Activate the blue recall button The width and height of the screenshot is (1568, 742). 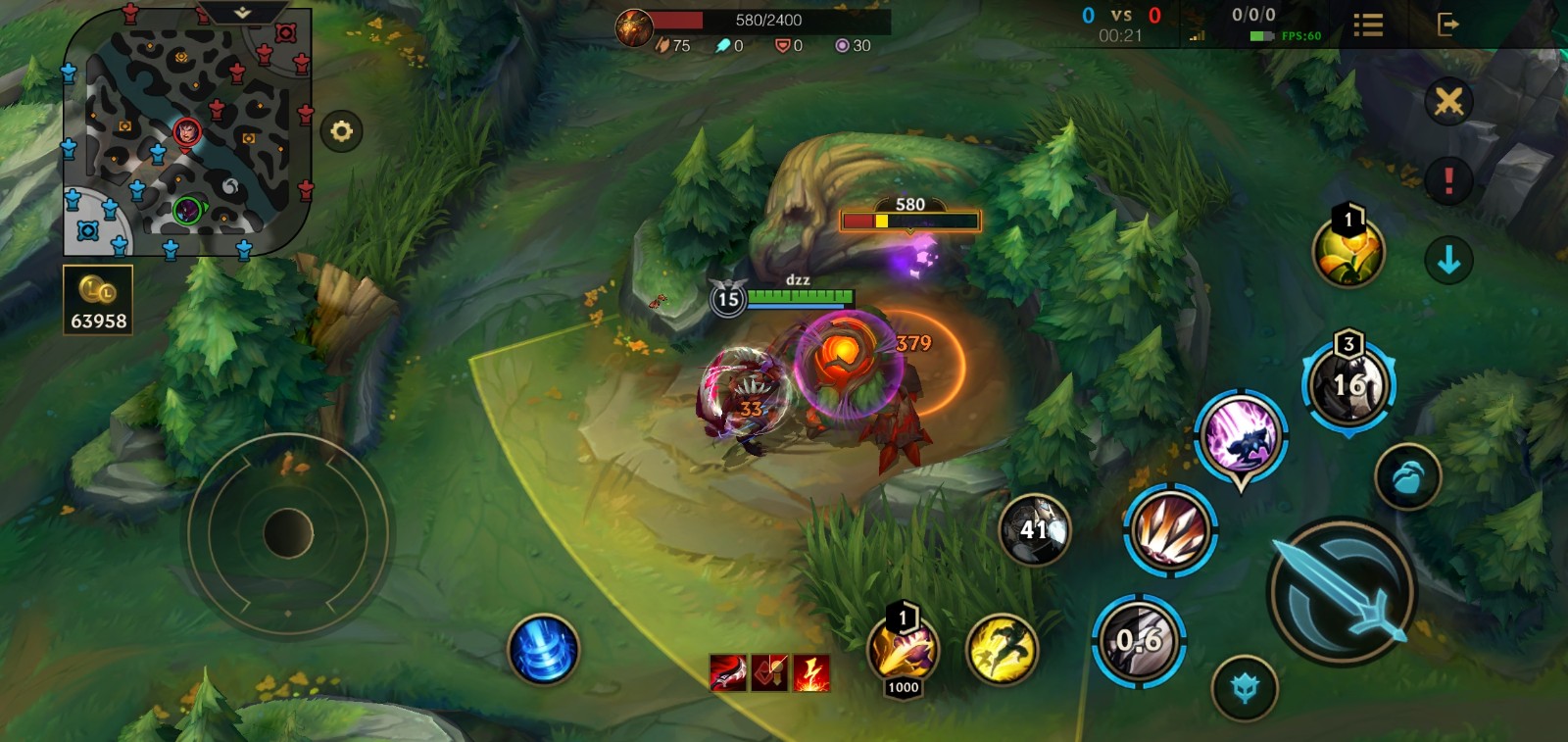(544, 650)
